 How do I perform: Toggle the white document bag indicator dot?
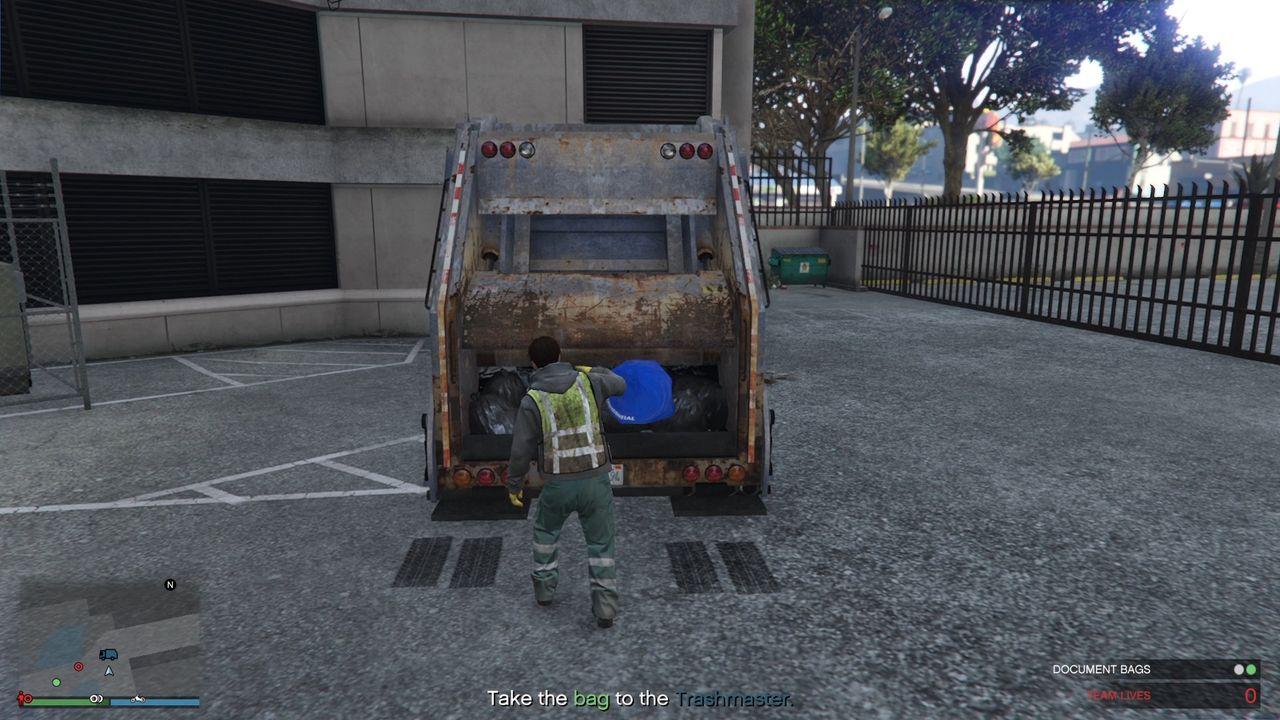pos(1238,669)
